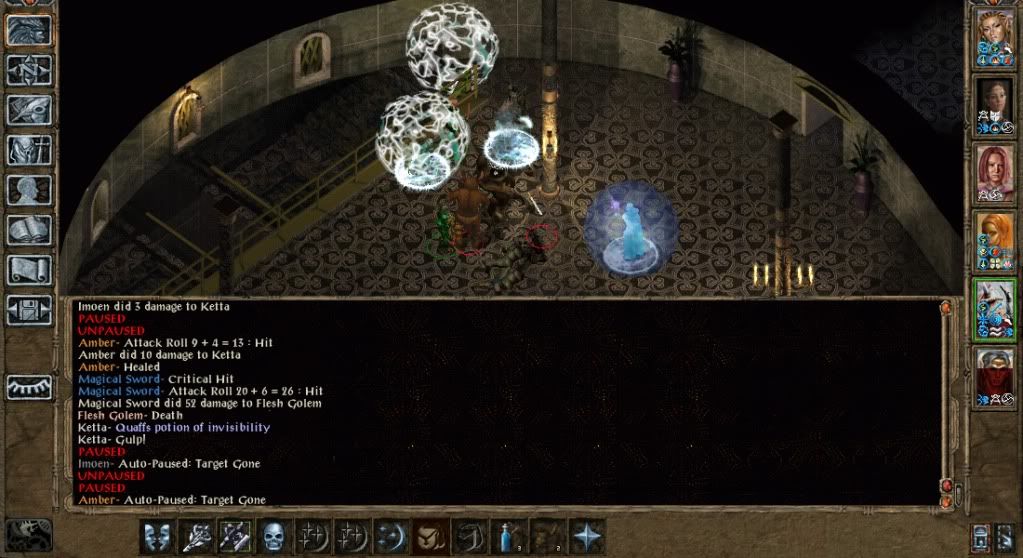Open the mage spellbook
The height and width of the screenshot is (558, 1023).
(x=30, y=231)
